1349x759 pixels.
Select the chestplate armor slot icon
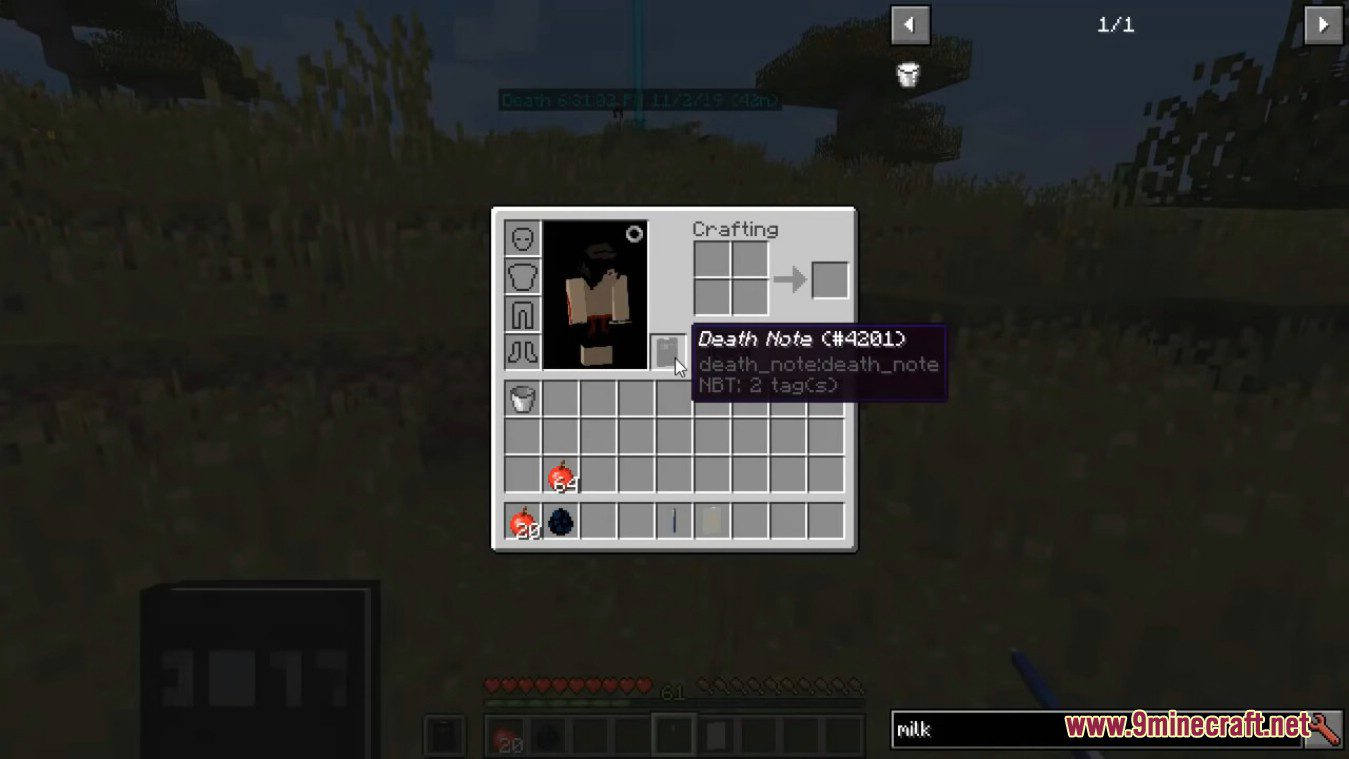pos(521,277)
